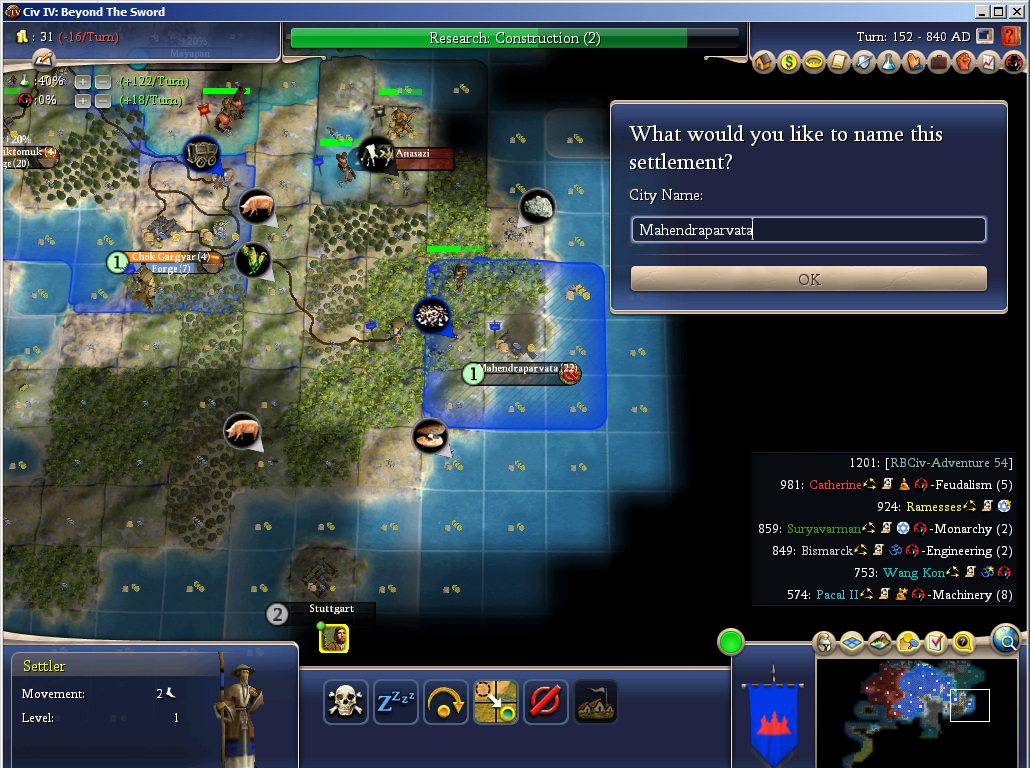Image resolution: width=1030 pixels, height=768 pixels.
Task: Put the Settler to sleep
Action: click(396, 702)
